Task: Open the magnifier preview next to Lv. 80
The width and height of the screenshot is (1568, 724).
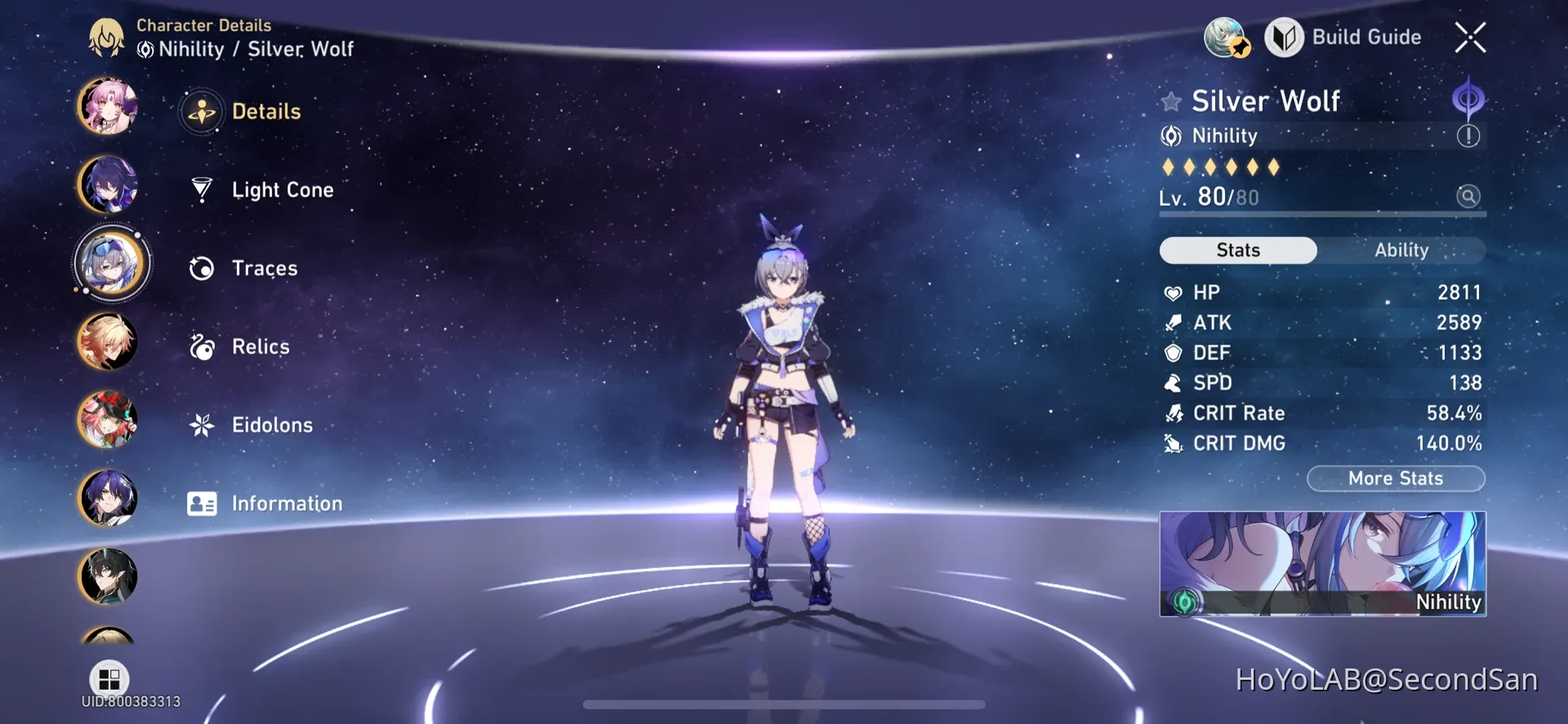Action: (x=1468, y=196)
